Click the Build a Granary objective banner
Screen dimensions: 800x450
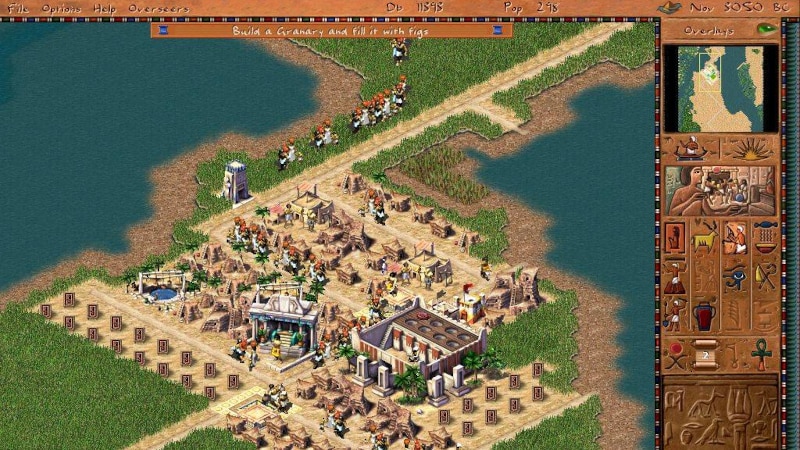pyautogui.click(x=331, y=30)
